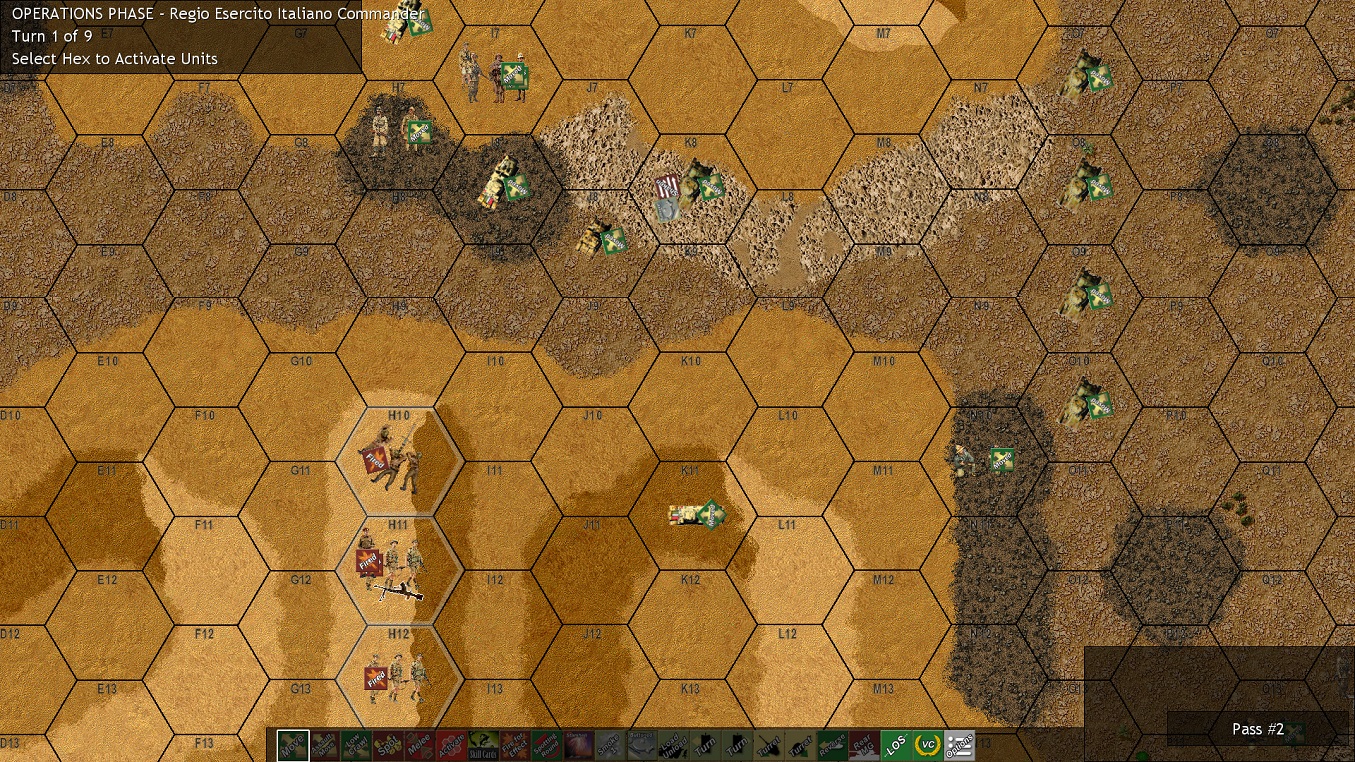Toggle unit activation with the Activate icon

[452, 744]
